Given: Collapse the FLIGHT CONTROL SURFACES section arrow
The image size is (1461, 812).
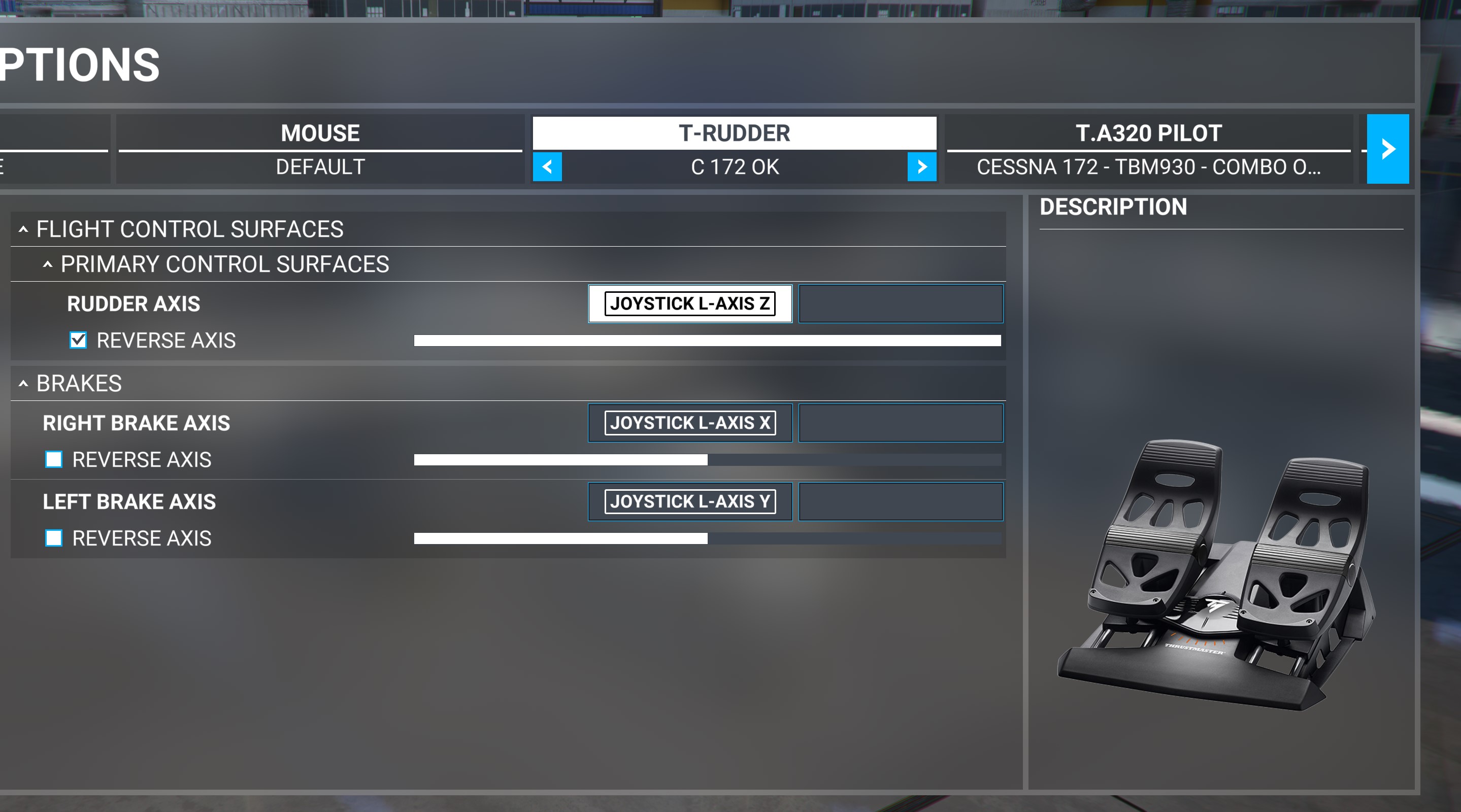Looking at the screenshot, I should coord(23,229).
